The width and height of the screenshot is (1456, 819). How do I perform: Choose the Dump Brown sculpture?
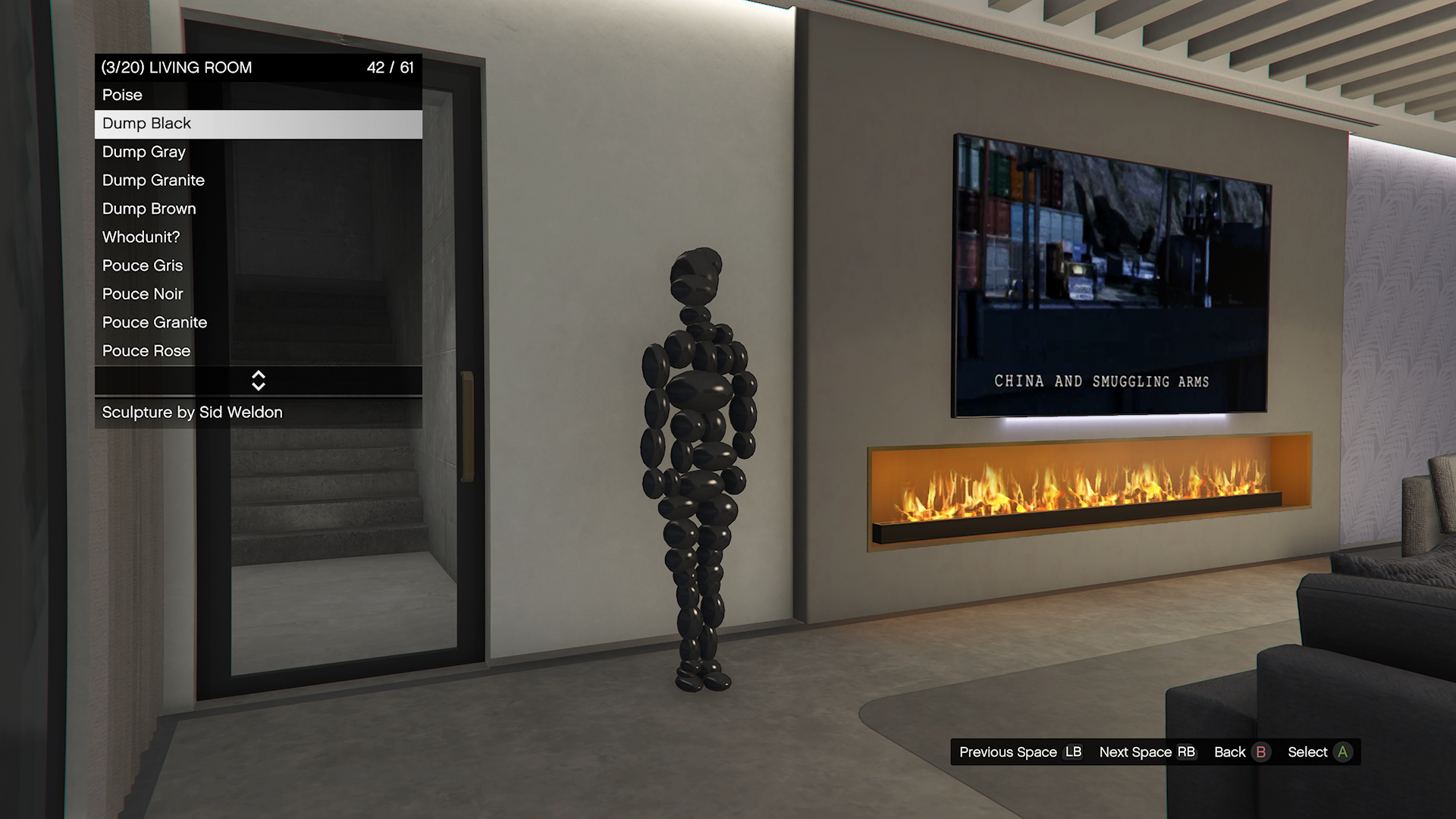(x=258, y=209)
